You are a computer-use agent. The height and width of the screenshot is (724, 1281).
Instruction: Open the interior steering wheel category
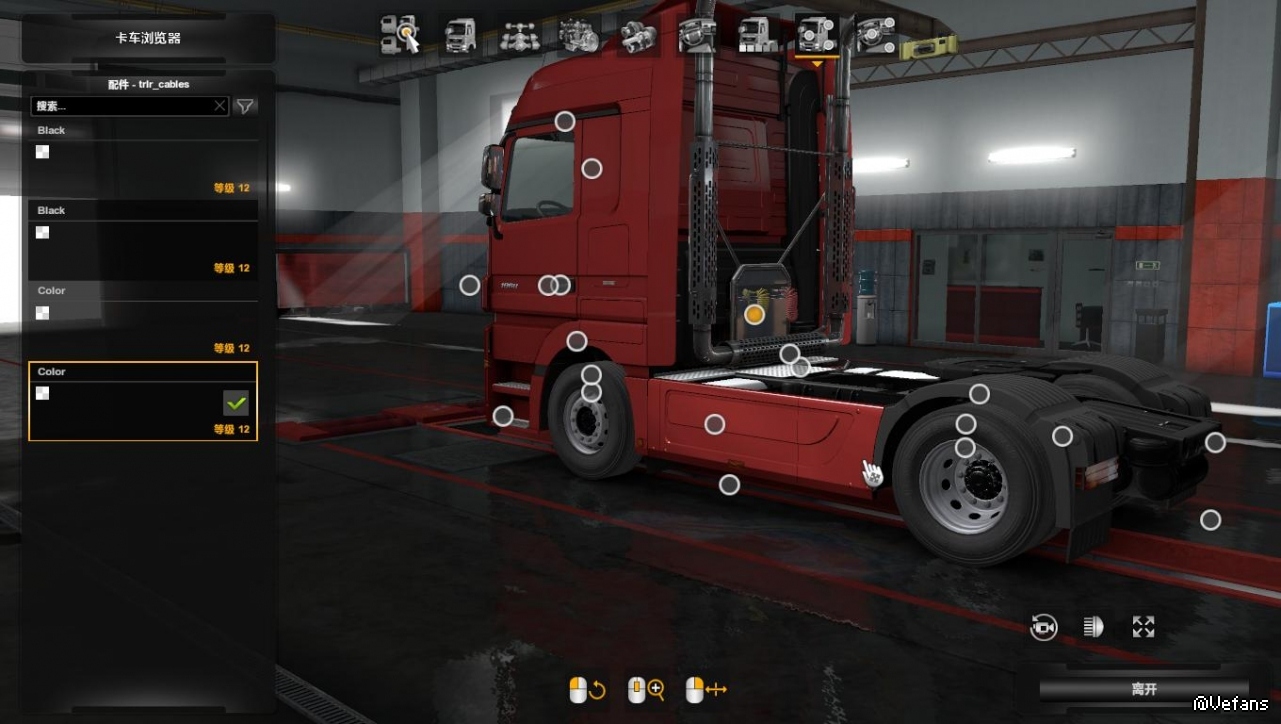(x=697, y=34)
